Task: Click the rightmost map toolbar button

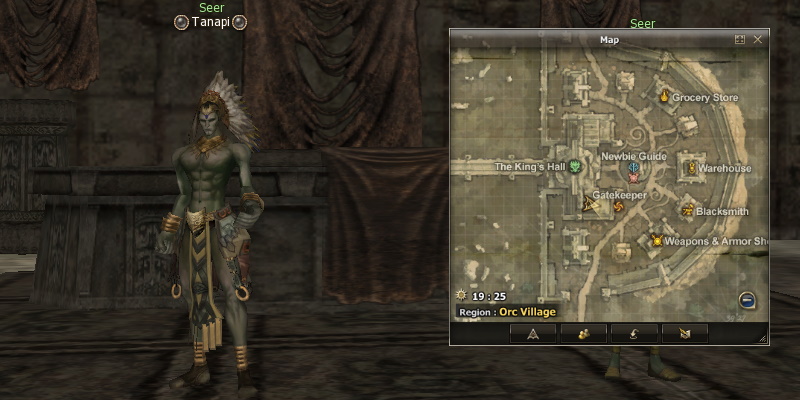Action: point(683,334)
